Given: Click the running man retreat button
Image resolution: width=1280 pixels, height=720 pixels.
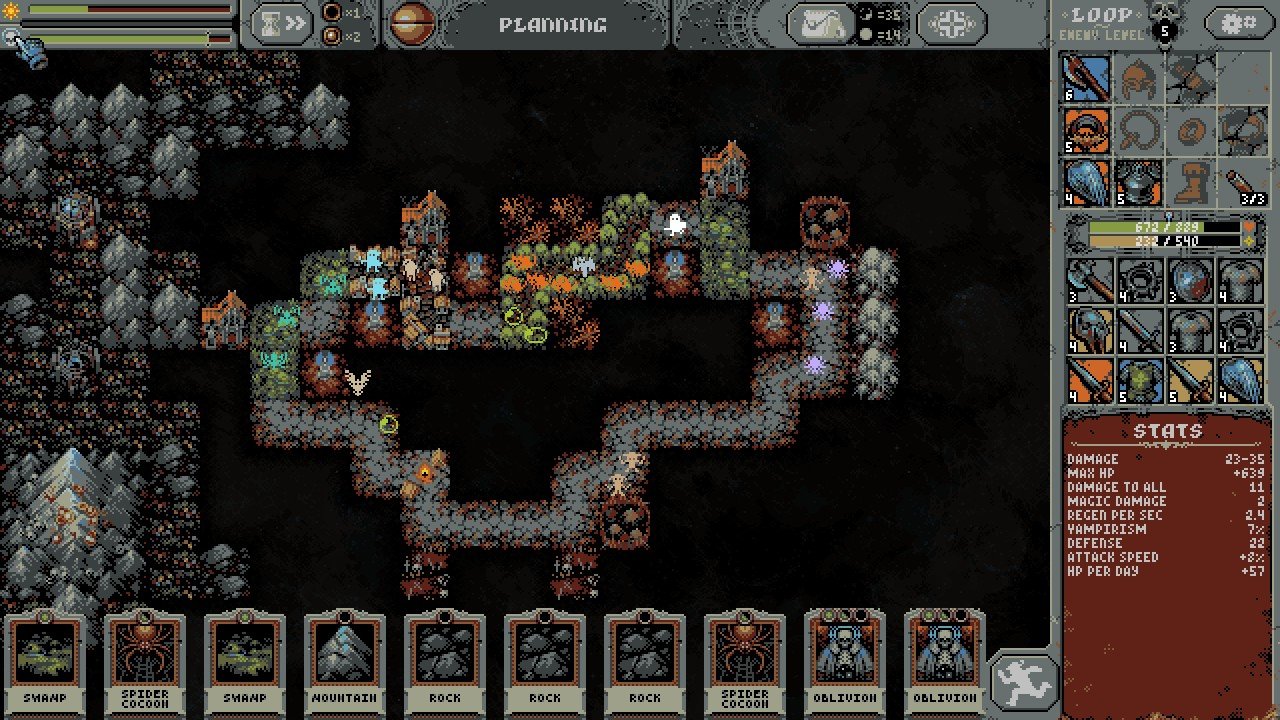Looking at the screenshot, I should point(1024,681).
